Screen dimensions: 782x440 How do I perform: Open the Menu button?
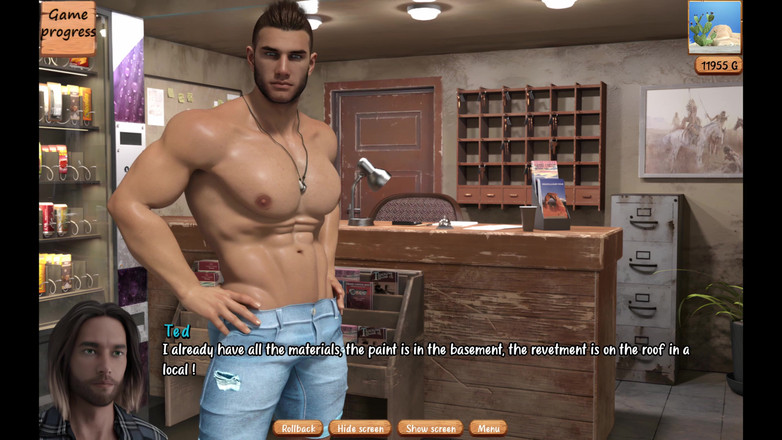(x=488, y=428)
